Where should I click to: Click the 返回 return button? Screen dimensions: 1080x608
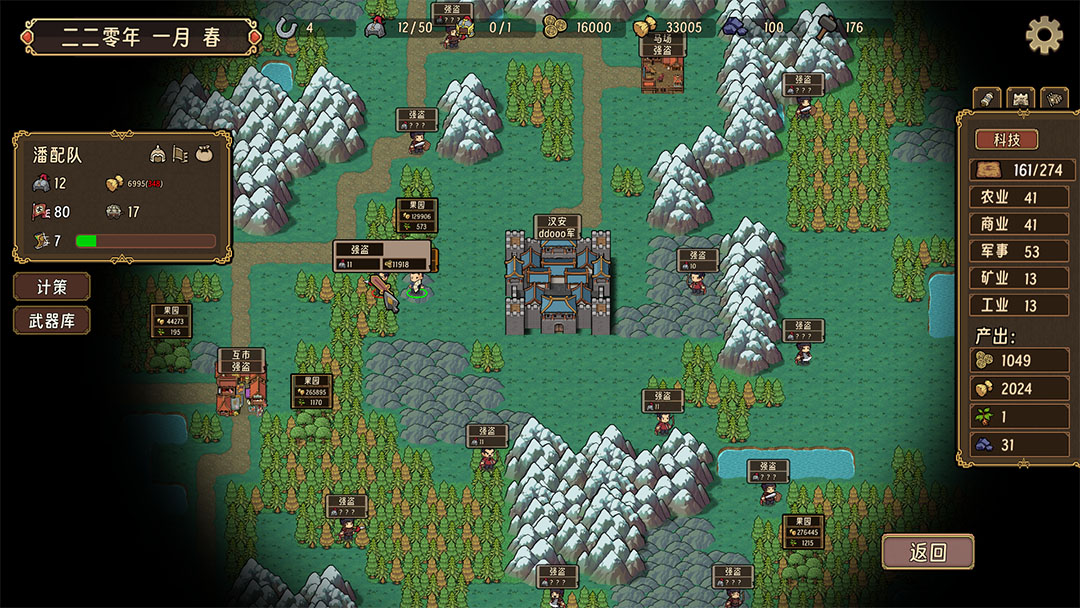(927, 551)
